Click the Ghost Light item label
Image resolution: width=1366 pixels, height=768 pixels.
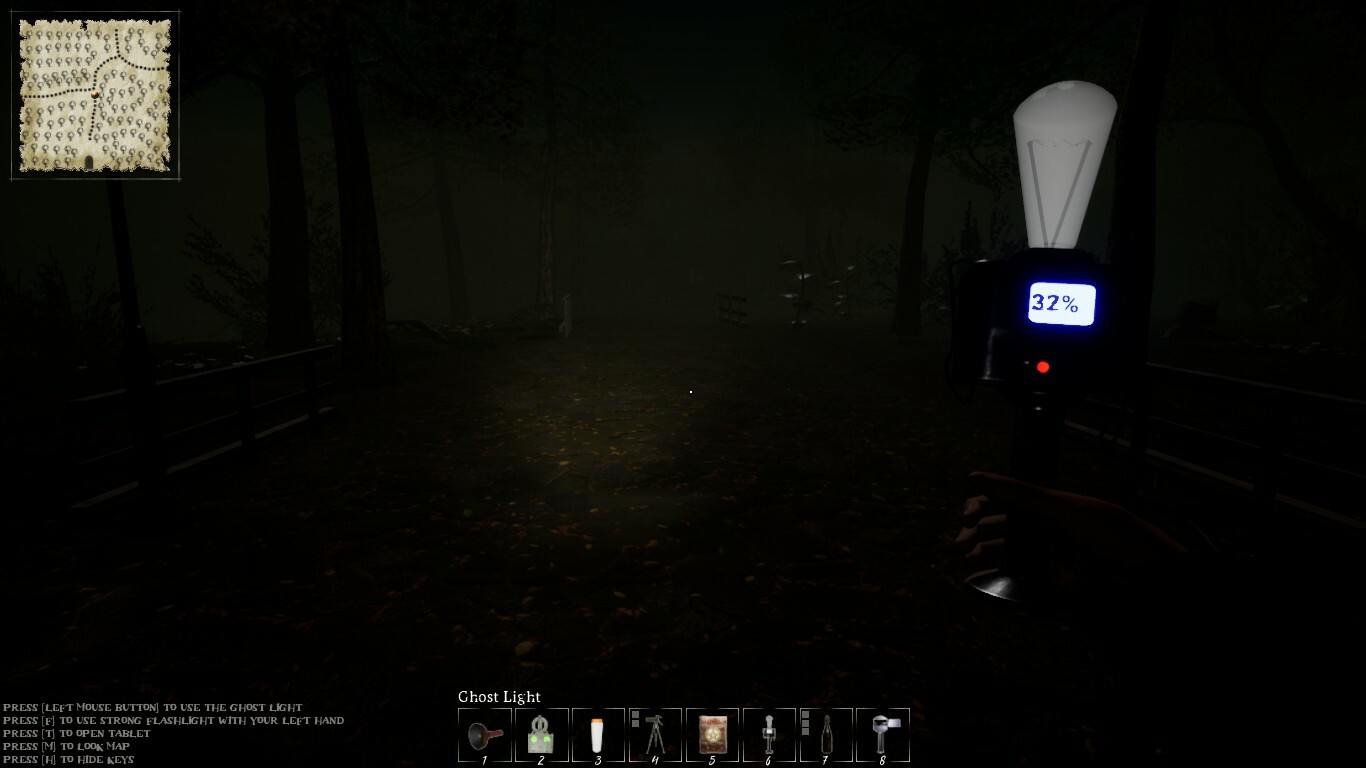pos(499,697)
